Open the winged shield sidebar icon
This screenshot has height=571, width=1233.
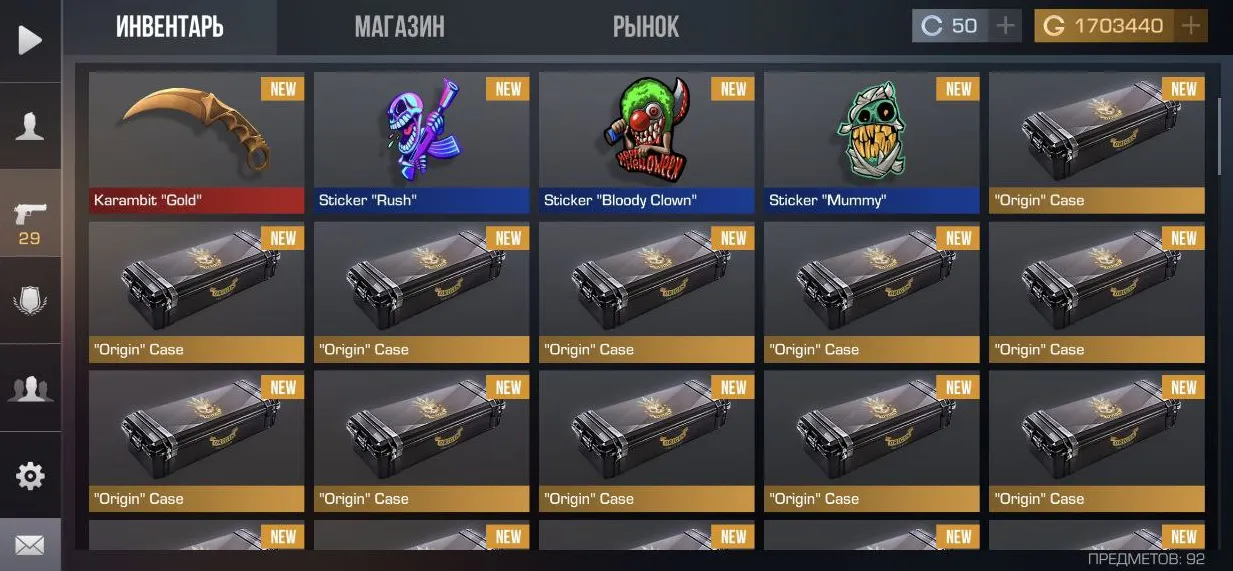coord(30,301)
